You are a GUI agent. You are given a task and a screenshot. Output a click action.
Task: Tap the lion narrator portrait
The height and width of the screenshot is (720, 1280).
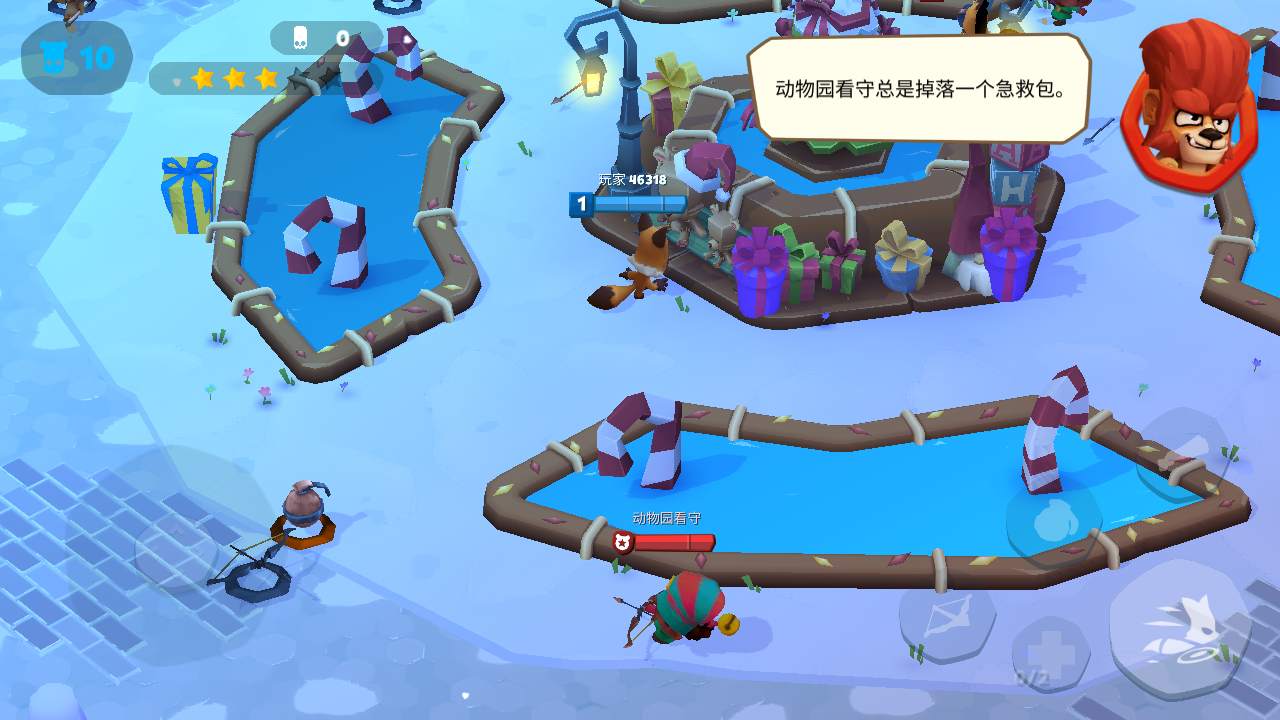coord(1191,105)
